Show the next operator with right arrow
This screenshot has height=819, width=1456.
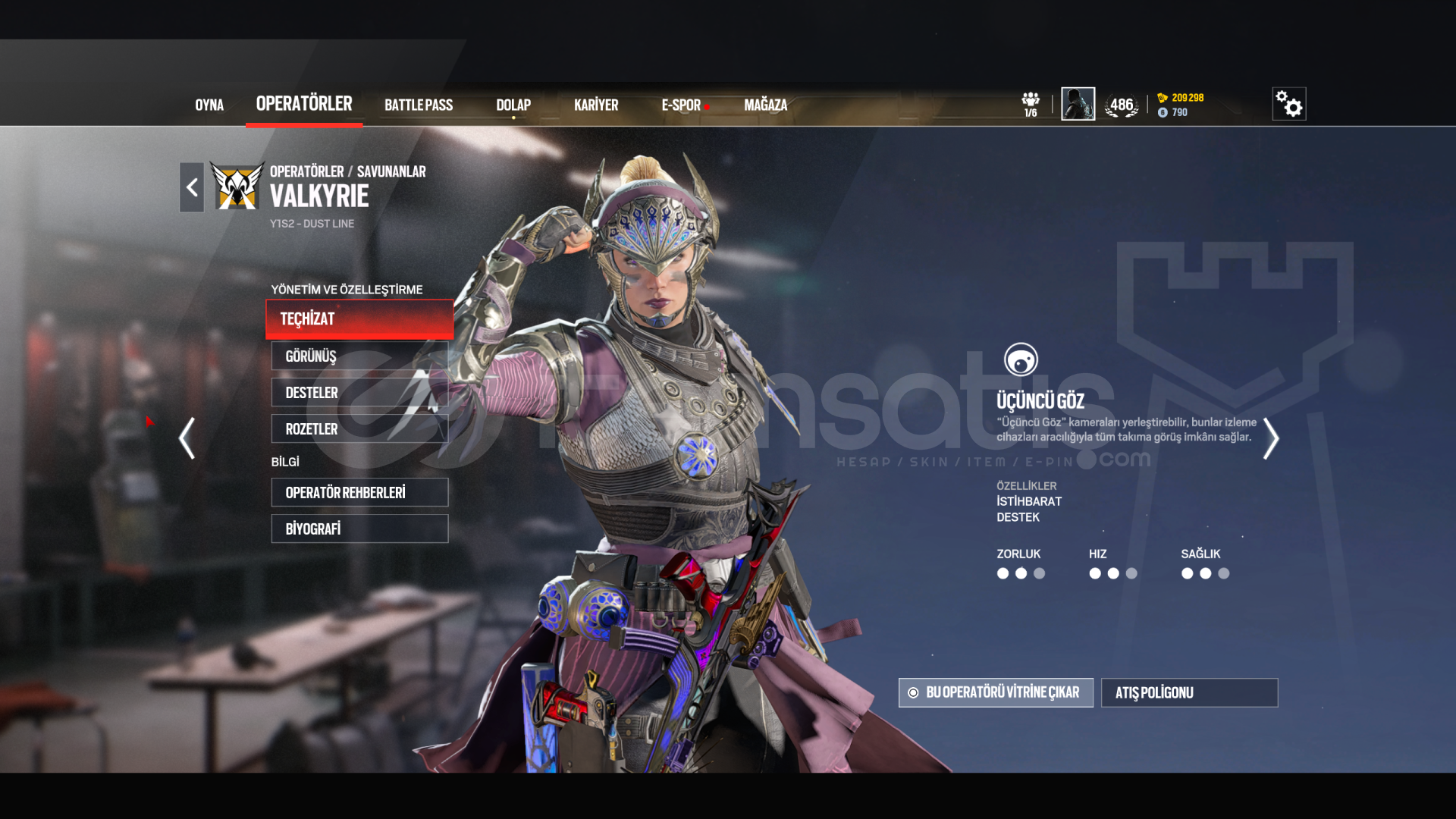[x=1271, y=438]
